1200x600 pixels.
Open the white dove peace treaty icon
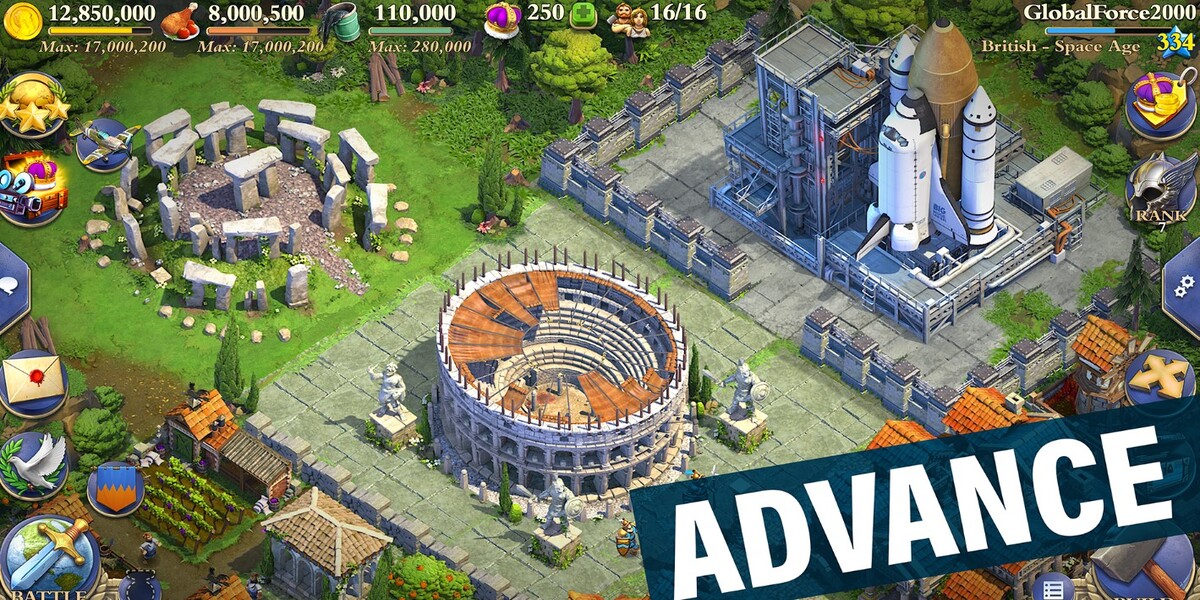pos(33,465)
